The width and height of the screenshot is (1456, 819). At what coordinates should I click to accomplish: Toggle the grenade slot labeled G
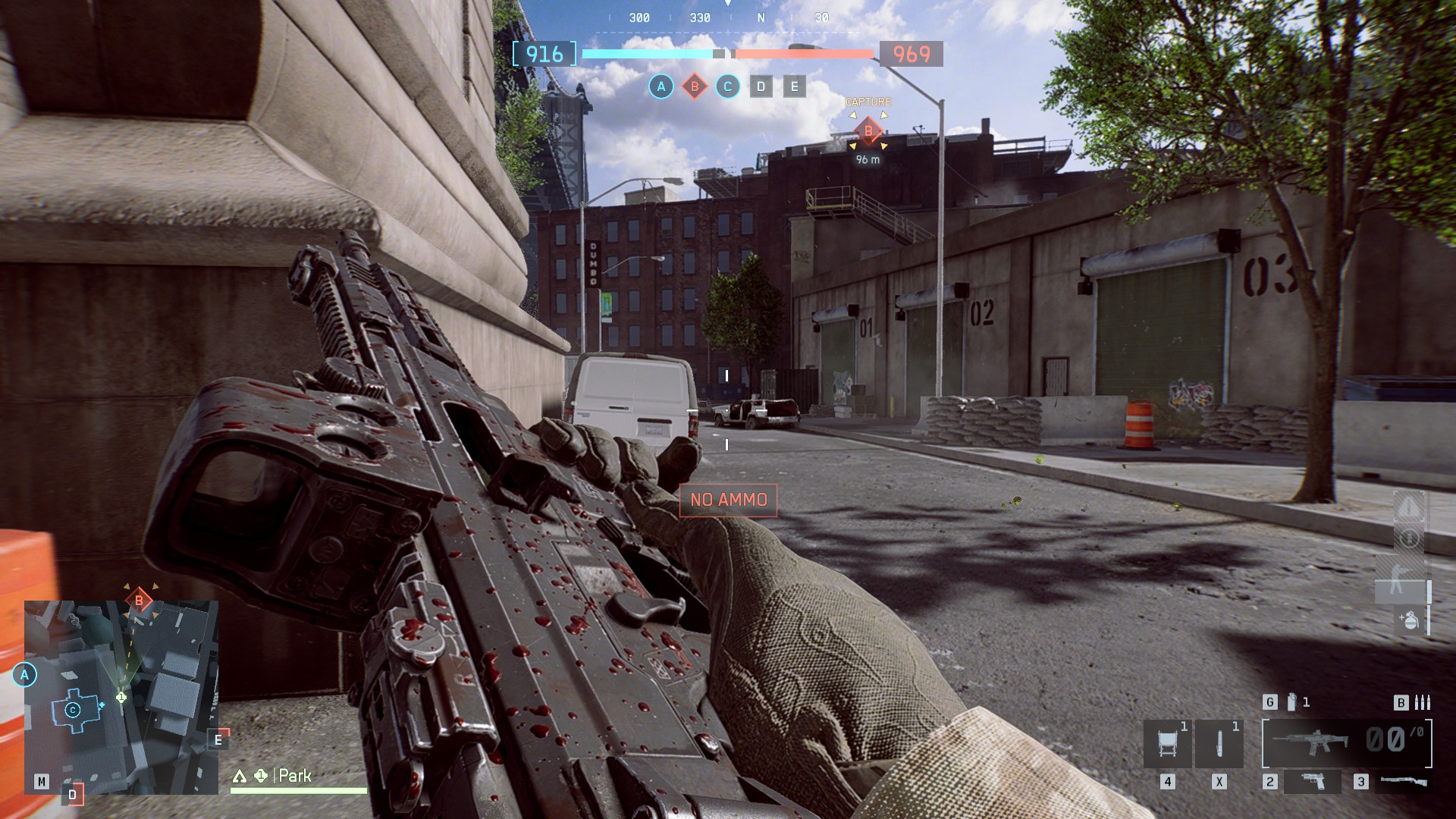(x=1271, y=703)
